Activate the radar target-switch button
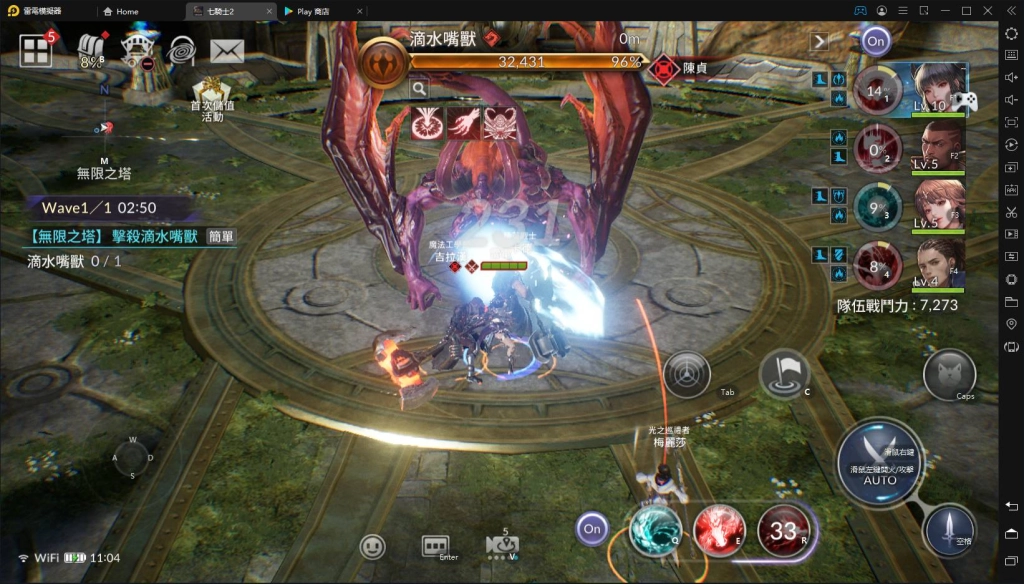The width and height of the screenshot is (1024, 584). click(687, 375)
